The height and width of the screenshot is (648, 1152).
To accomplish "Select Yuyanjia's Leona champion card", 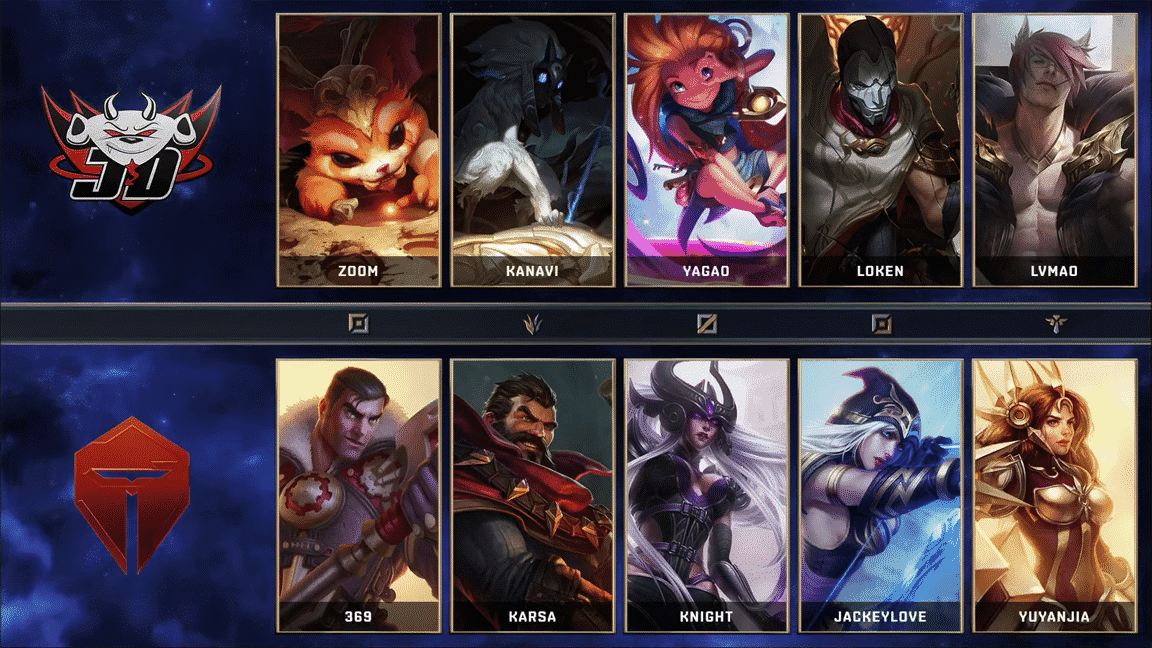I will [1054, 495].
